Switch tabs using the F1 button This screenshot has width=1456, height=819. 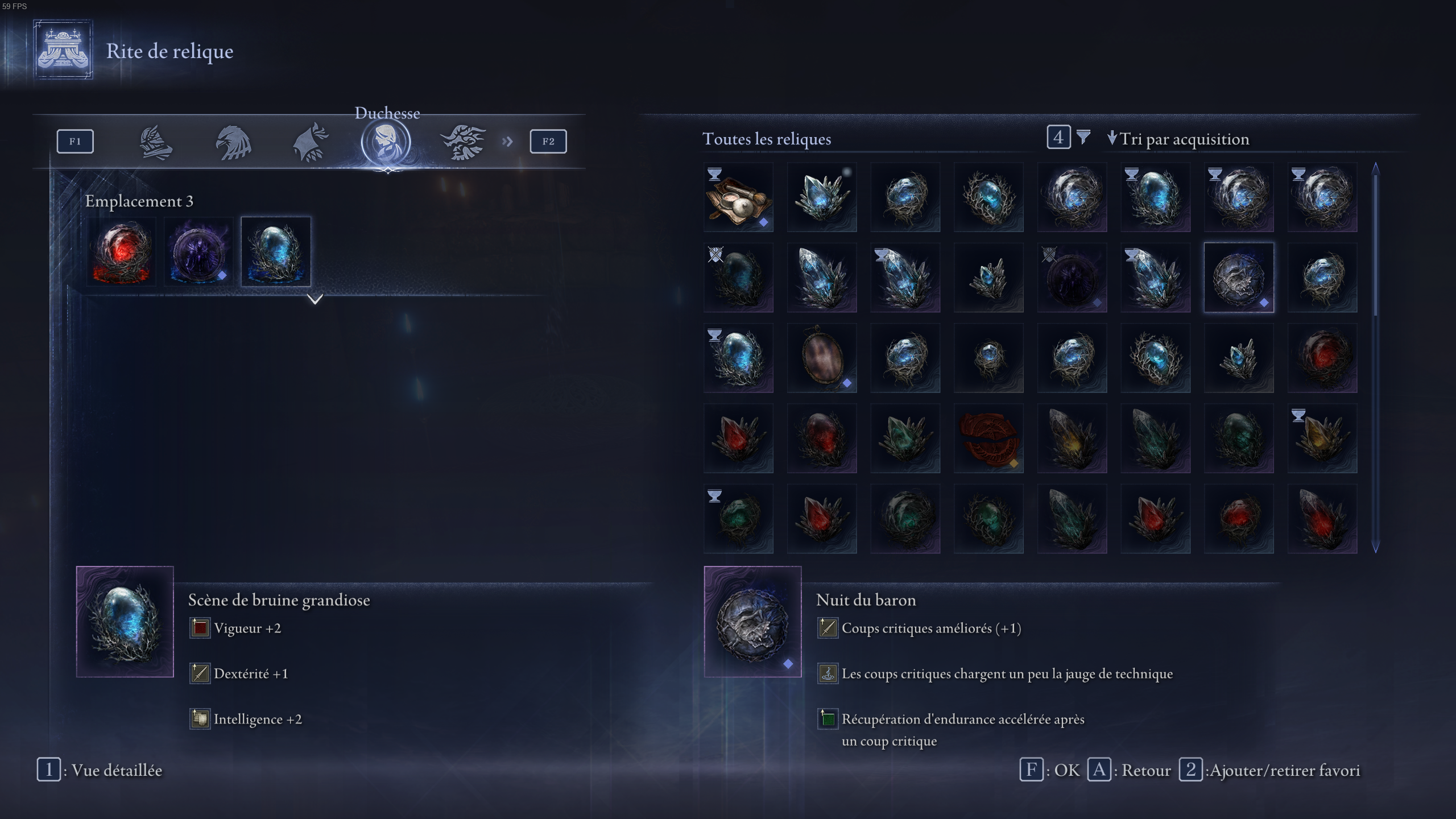[75, 142]
